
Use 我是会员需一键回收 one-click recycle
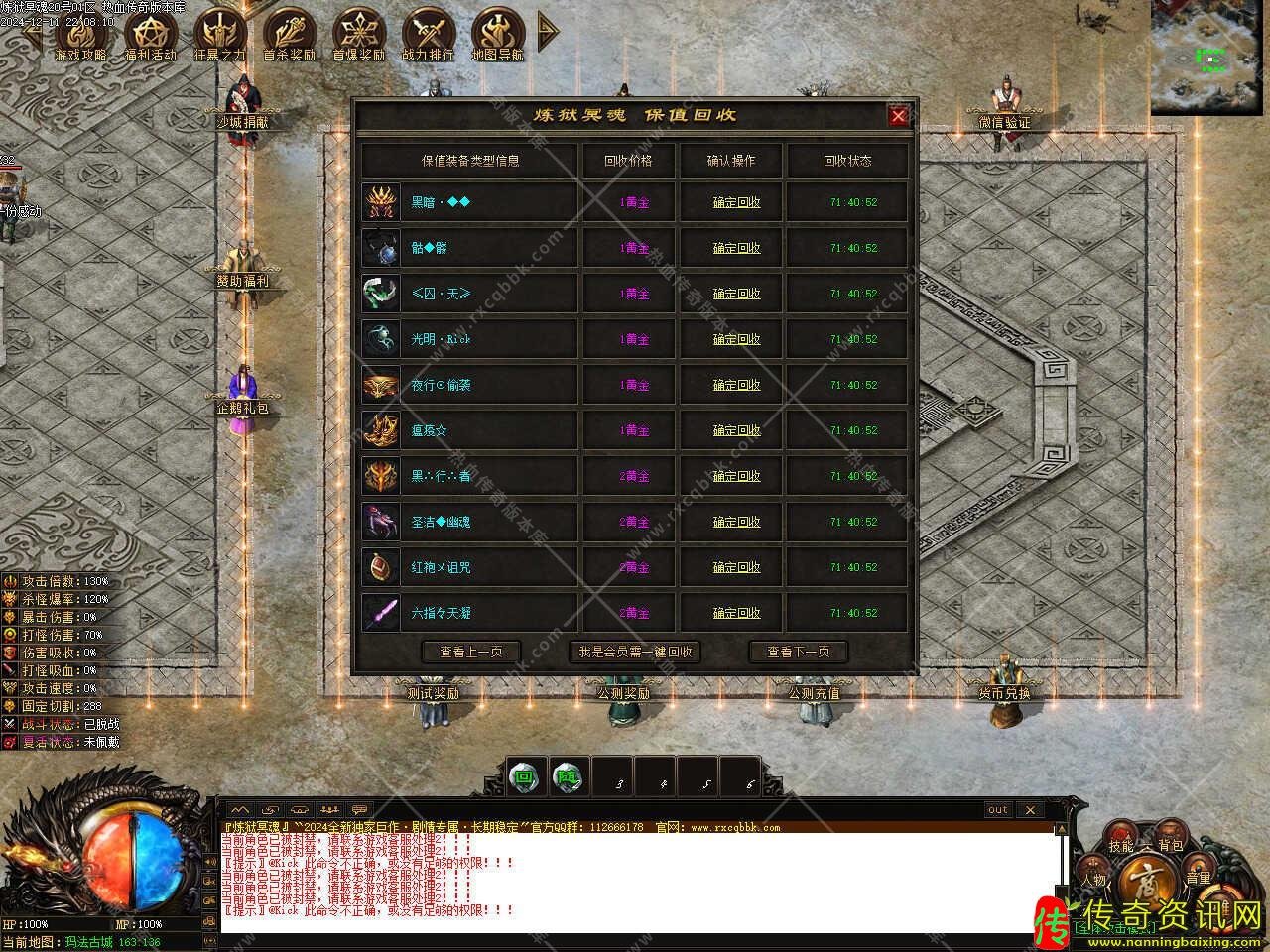[x=635, y=652]
